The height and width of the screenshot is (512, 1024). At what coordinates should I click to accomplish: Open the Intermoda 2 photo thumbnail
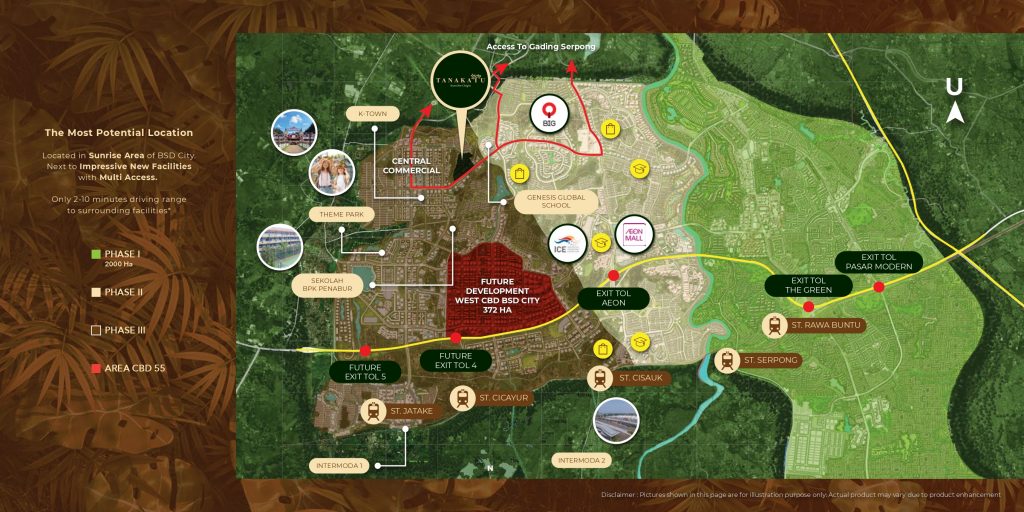(x=616, y=421)
